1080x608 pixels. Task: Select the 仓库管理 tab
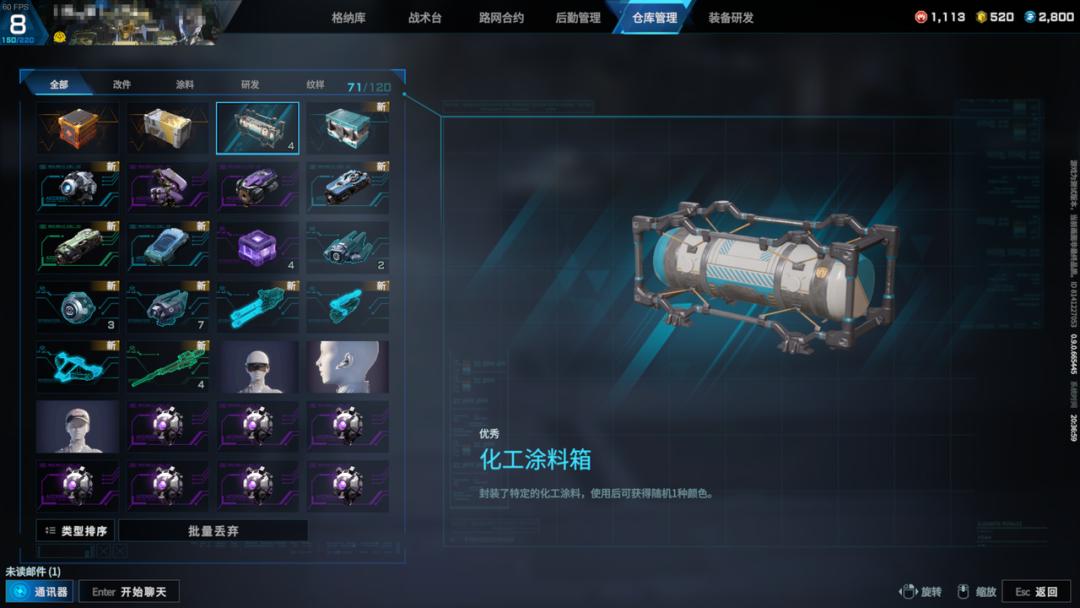coord(654,18)
